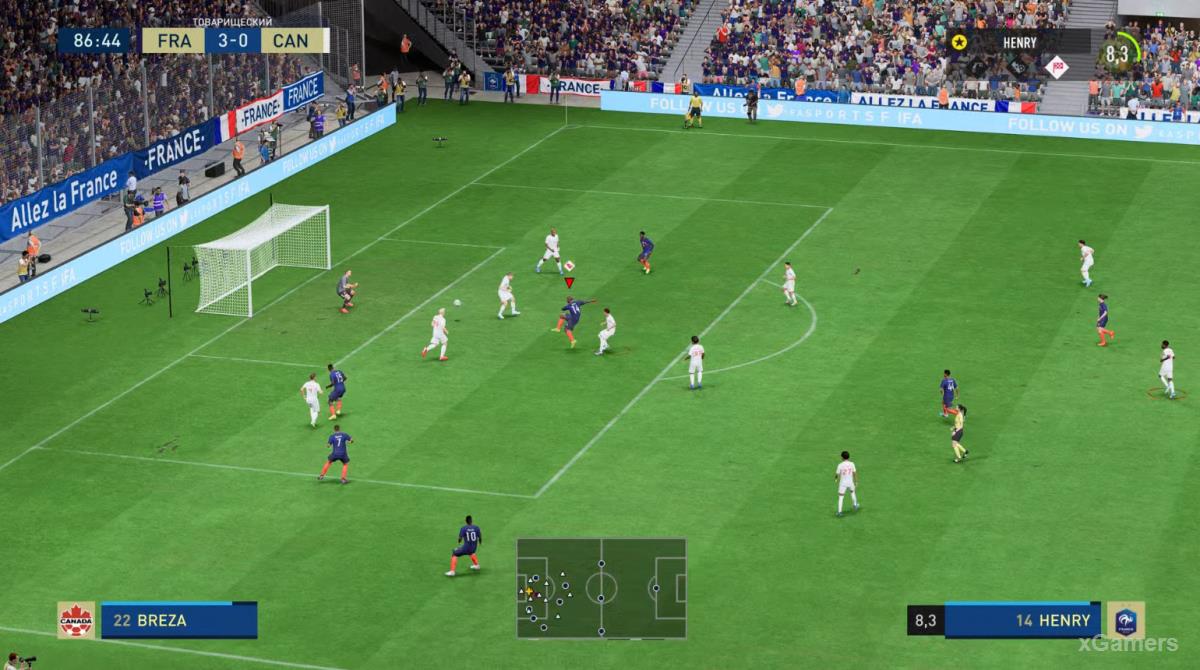Viewport: 1200px width, 670px height.
Task: Select the 22 BREZA player name panel
Action: [x=178, y=620]
